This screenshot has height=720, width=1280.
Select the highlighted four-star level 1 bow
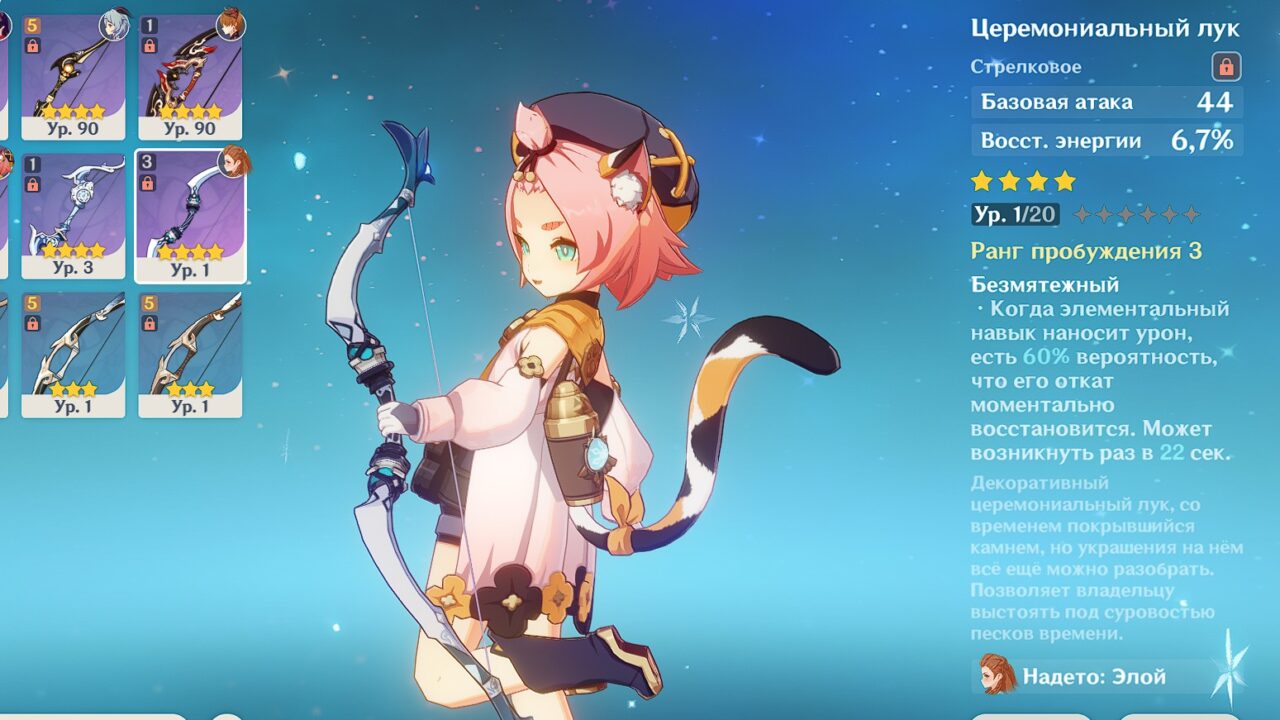[x=190, y=215]
